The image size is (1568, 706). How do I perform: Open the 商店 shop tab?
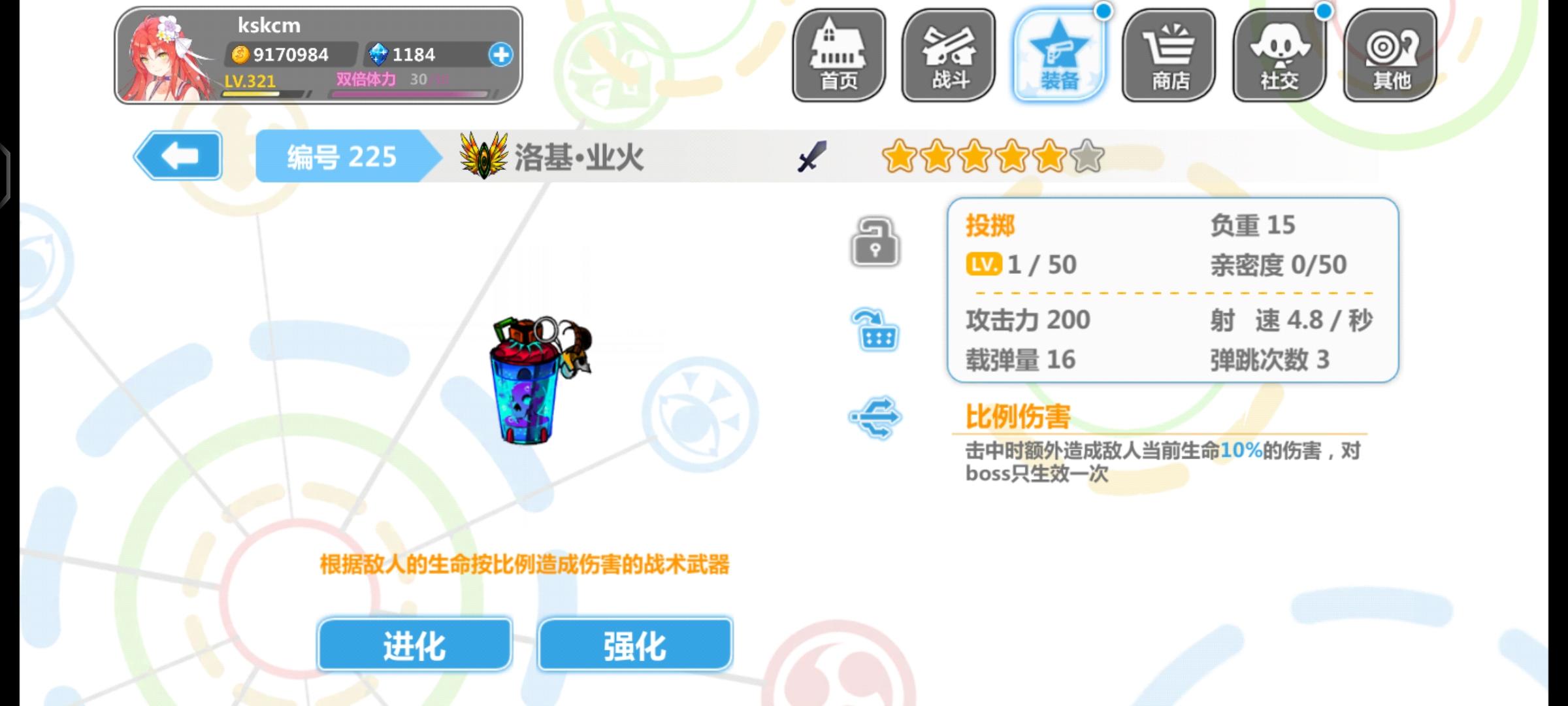[1169, 56]
